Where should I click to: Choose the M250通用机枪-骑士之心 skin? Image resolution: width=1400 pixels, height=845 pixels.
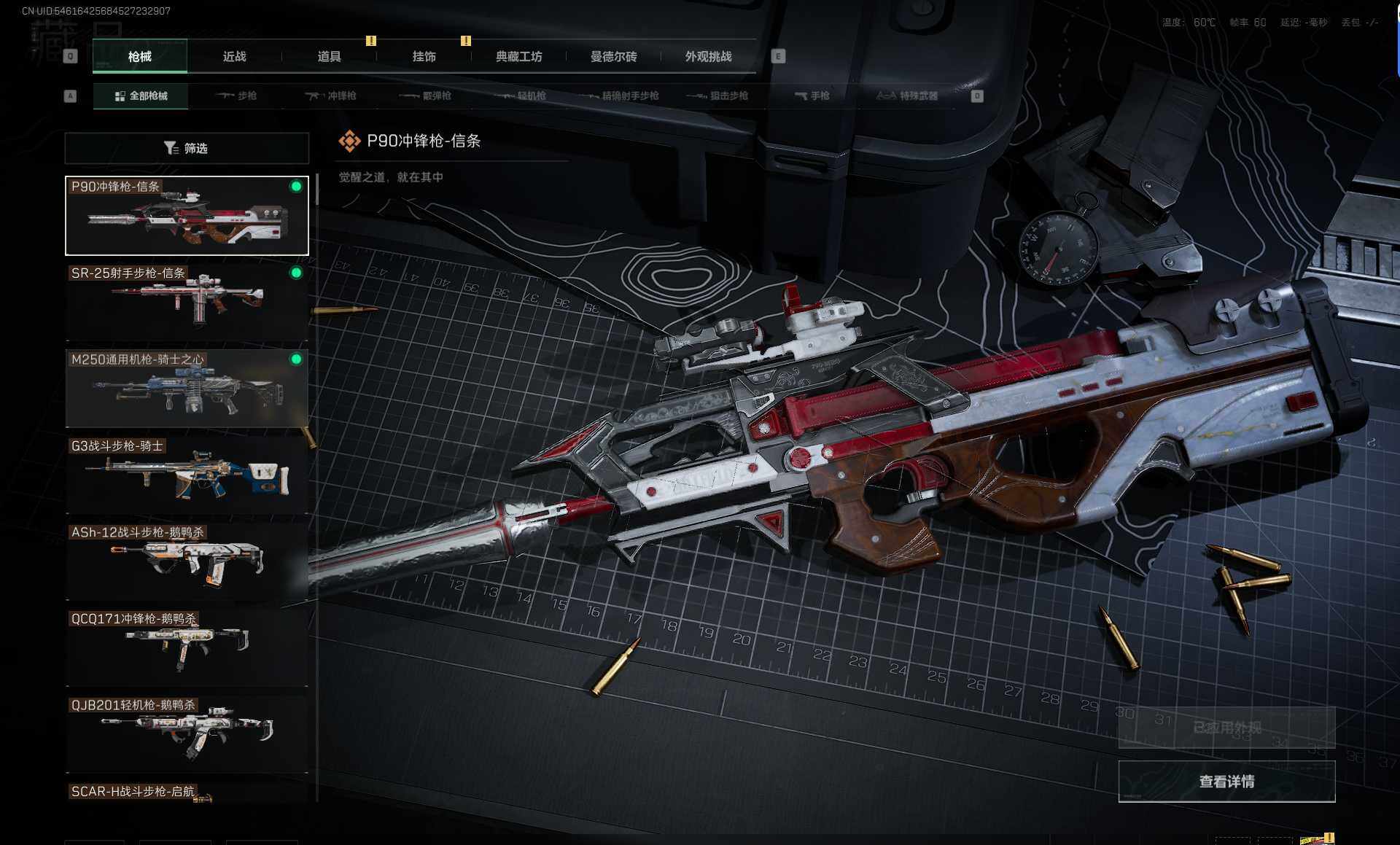(187, 389)
